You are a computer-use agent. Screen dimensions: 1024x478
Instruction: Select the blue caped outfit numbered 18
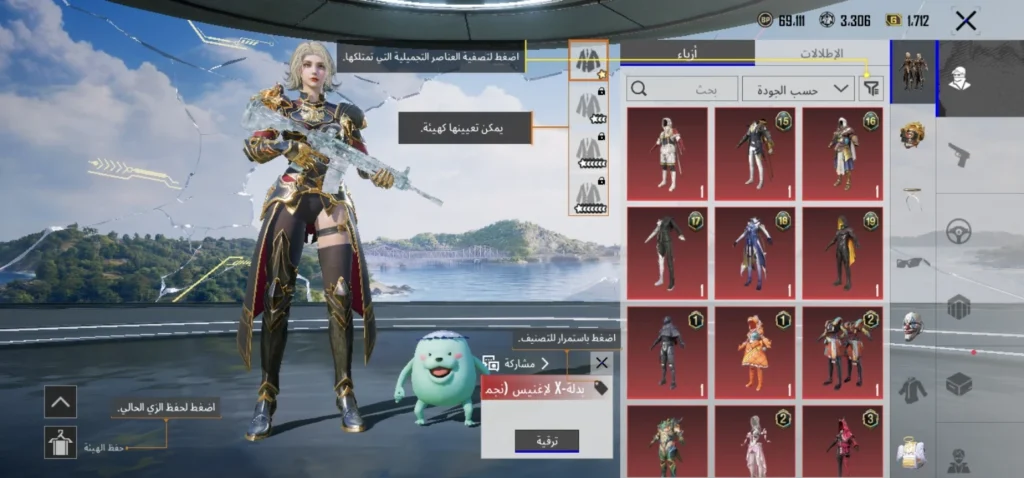tap(754, 252)
